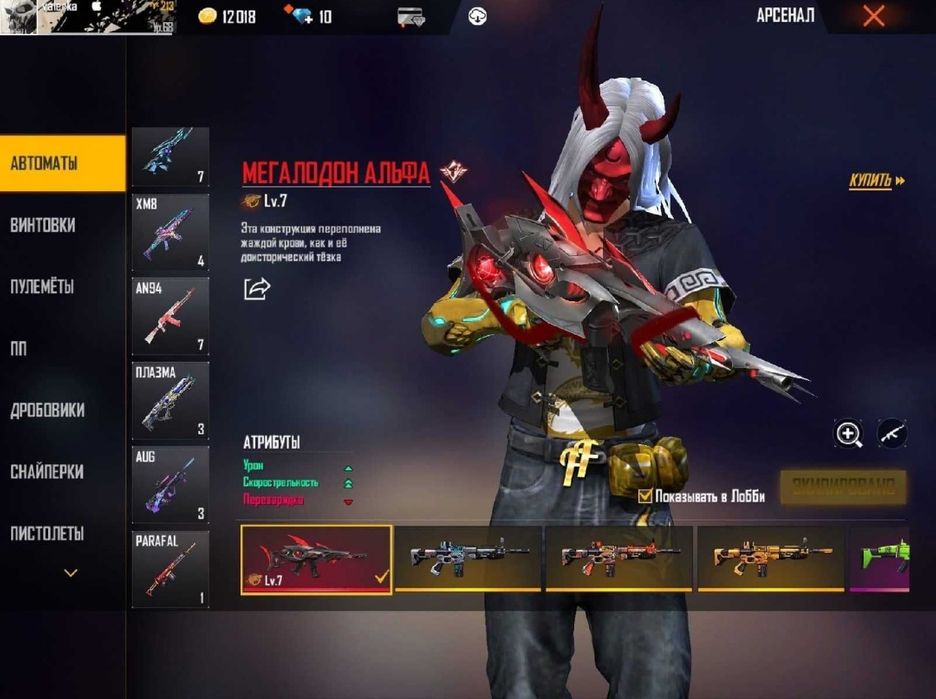
Task: Zoom in with the magnifier icon
Action: click(849, 434)
